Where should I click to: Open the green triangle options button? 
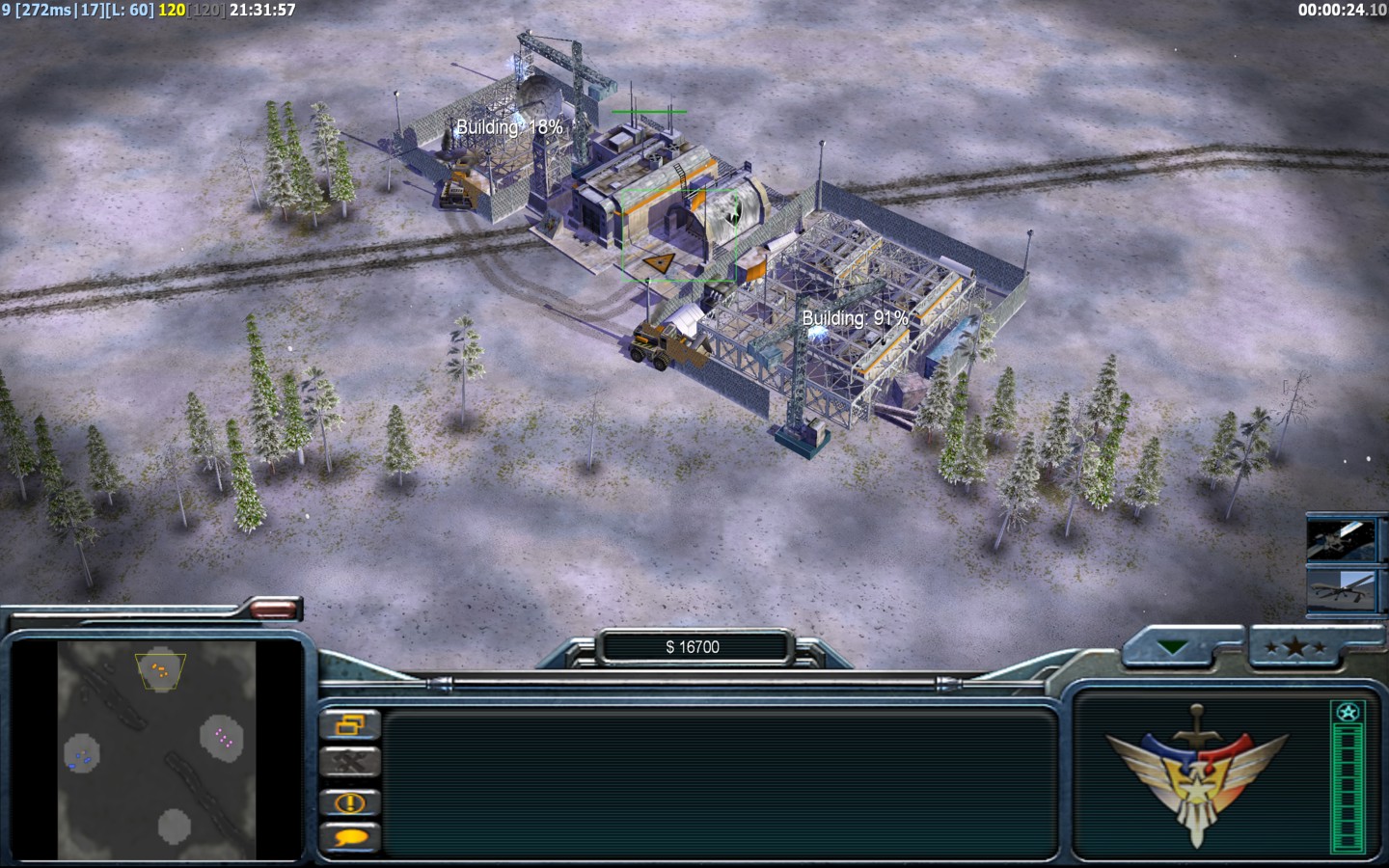pyautogui.click(x=1173, y=648)
